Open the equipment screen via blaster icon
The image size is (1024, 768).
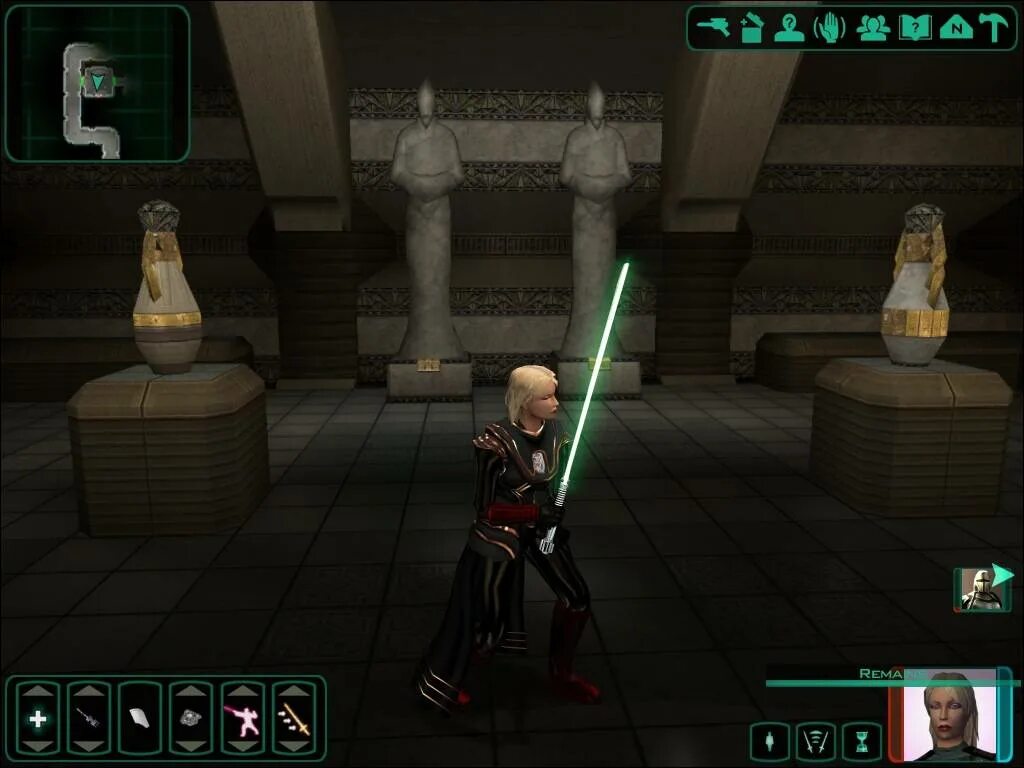(x=714, y=27)
